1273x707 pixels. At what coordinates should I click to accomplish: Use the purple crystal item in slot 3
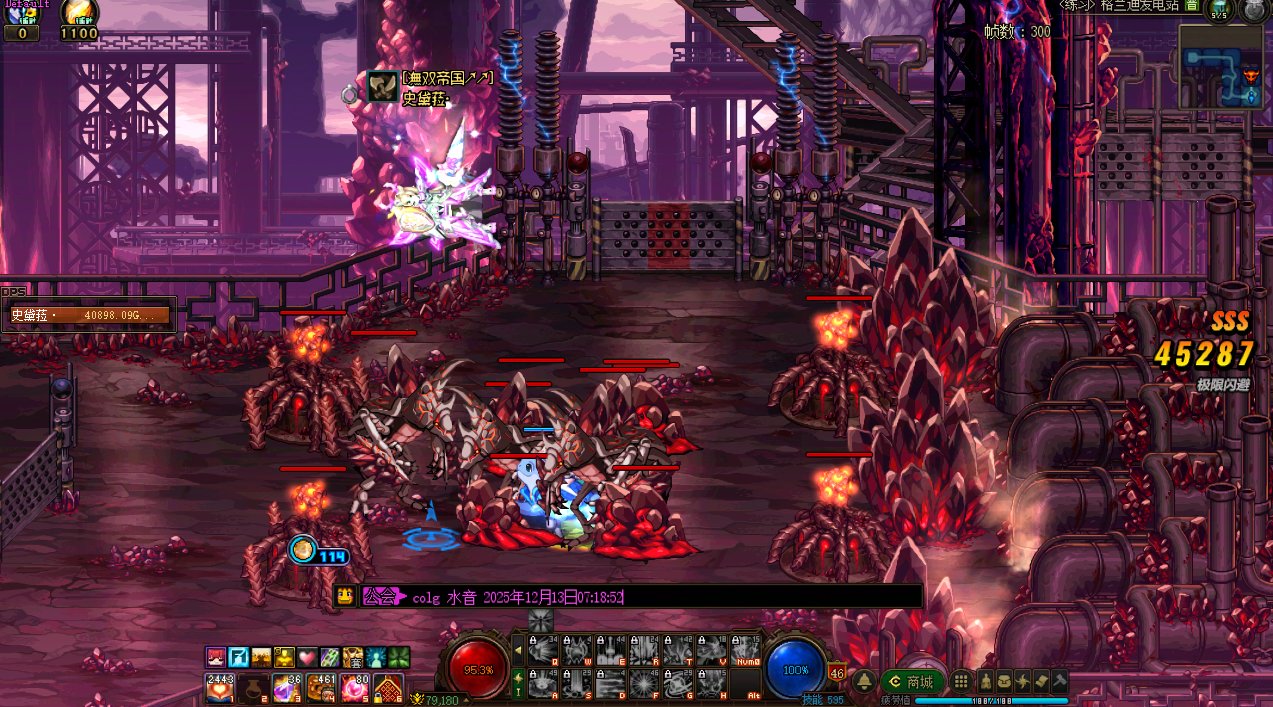[x=287, y=688]
